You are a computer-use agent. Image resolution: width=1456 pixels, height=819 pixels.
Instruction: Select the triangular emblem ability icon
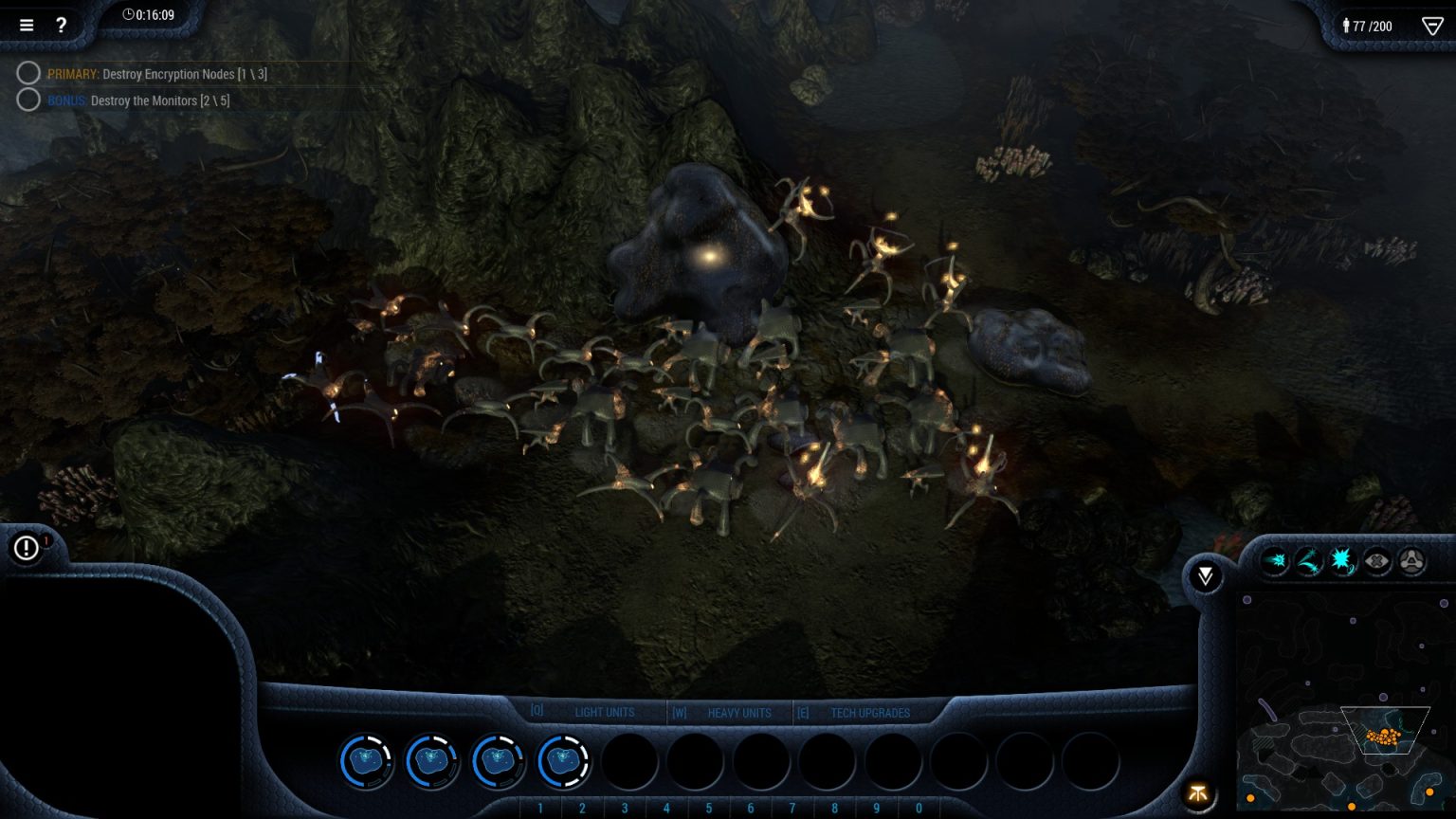1411,561
